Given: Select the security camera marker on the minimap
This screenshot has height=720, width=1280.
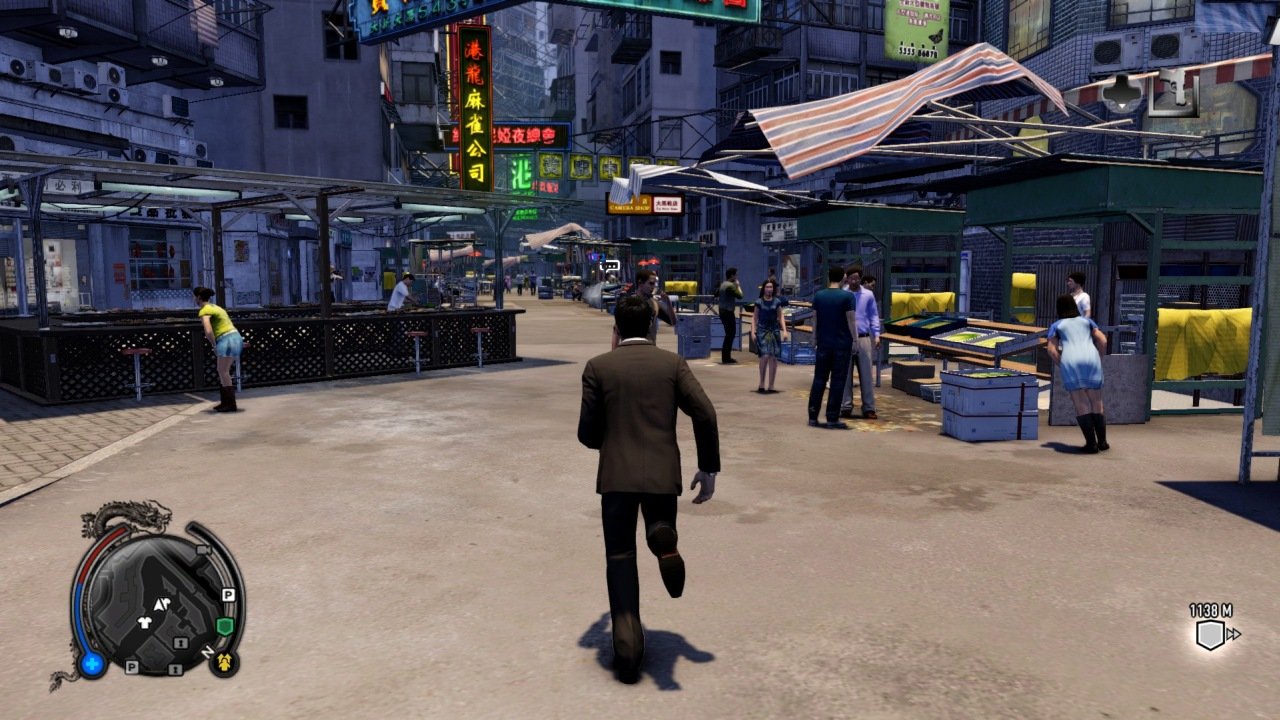Looking at the screenshot, I should click(204, 549).
